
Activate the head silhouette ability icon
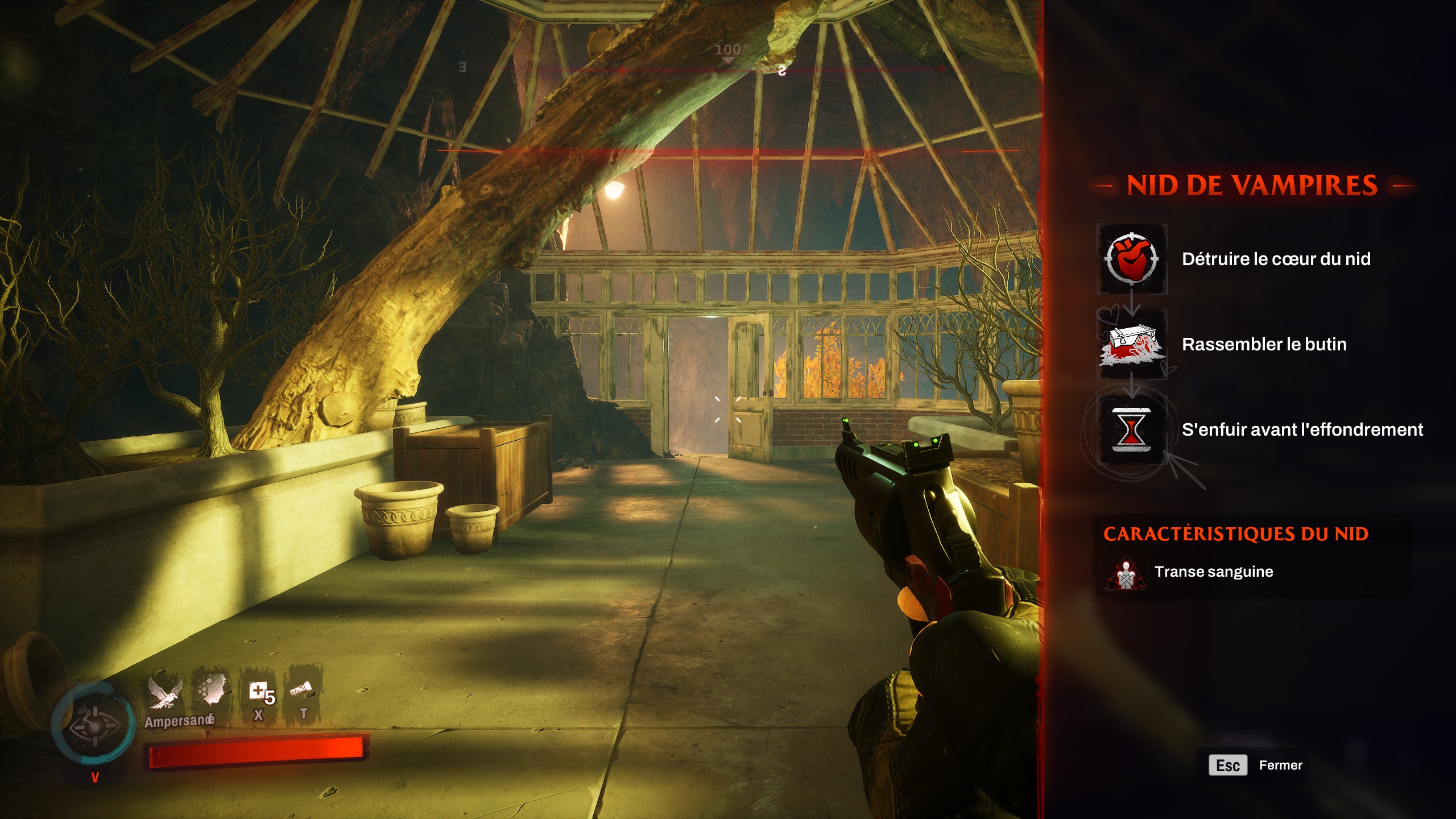tap(212, 691)
